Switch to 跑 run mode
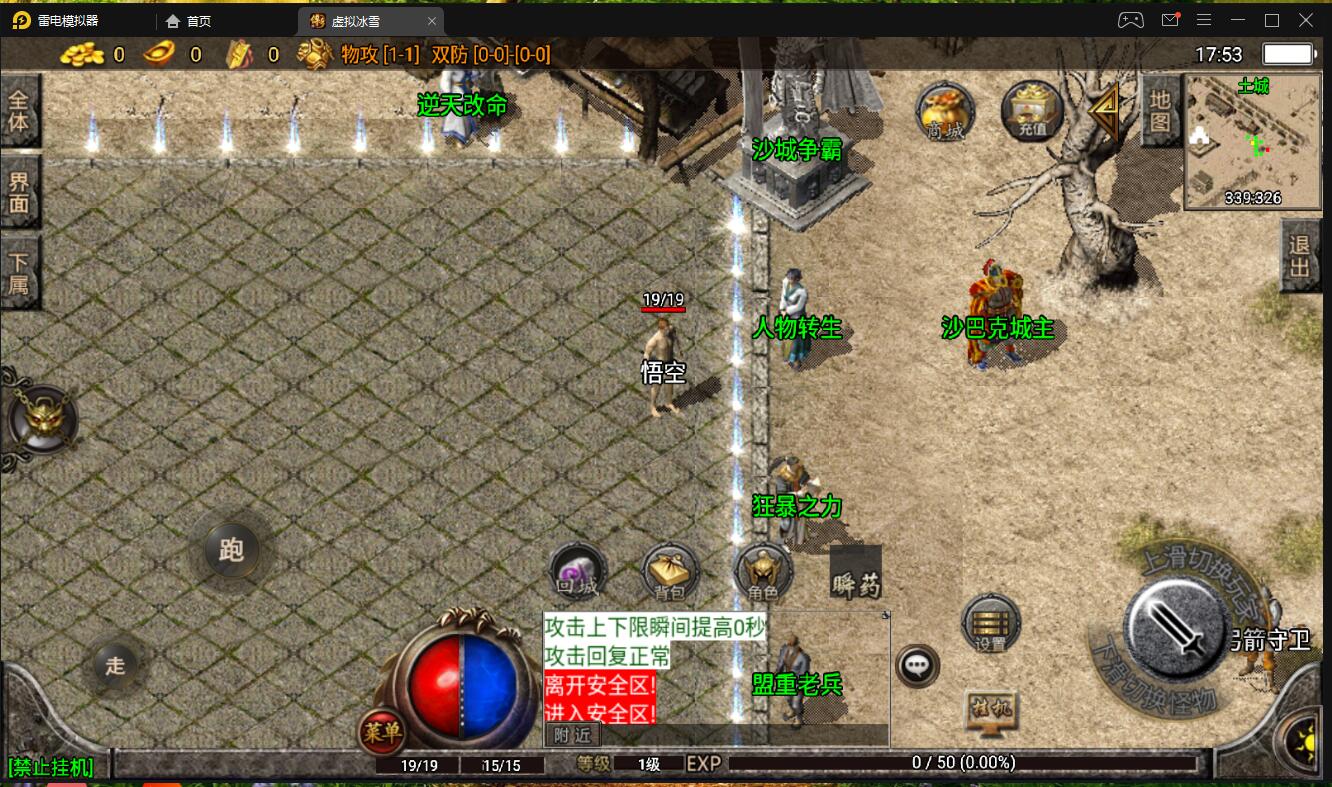The height and width of the screenshot is (787, 1332). point(231,549)
